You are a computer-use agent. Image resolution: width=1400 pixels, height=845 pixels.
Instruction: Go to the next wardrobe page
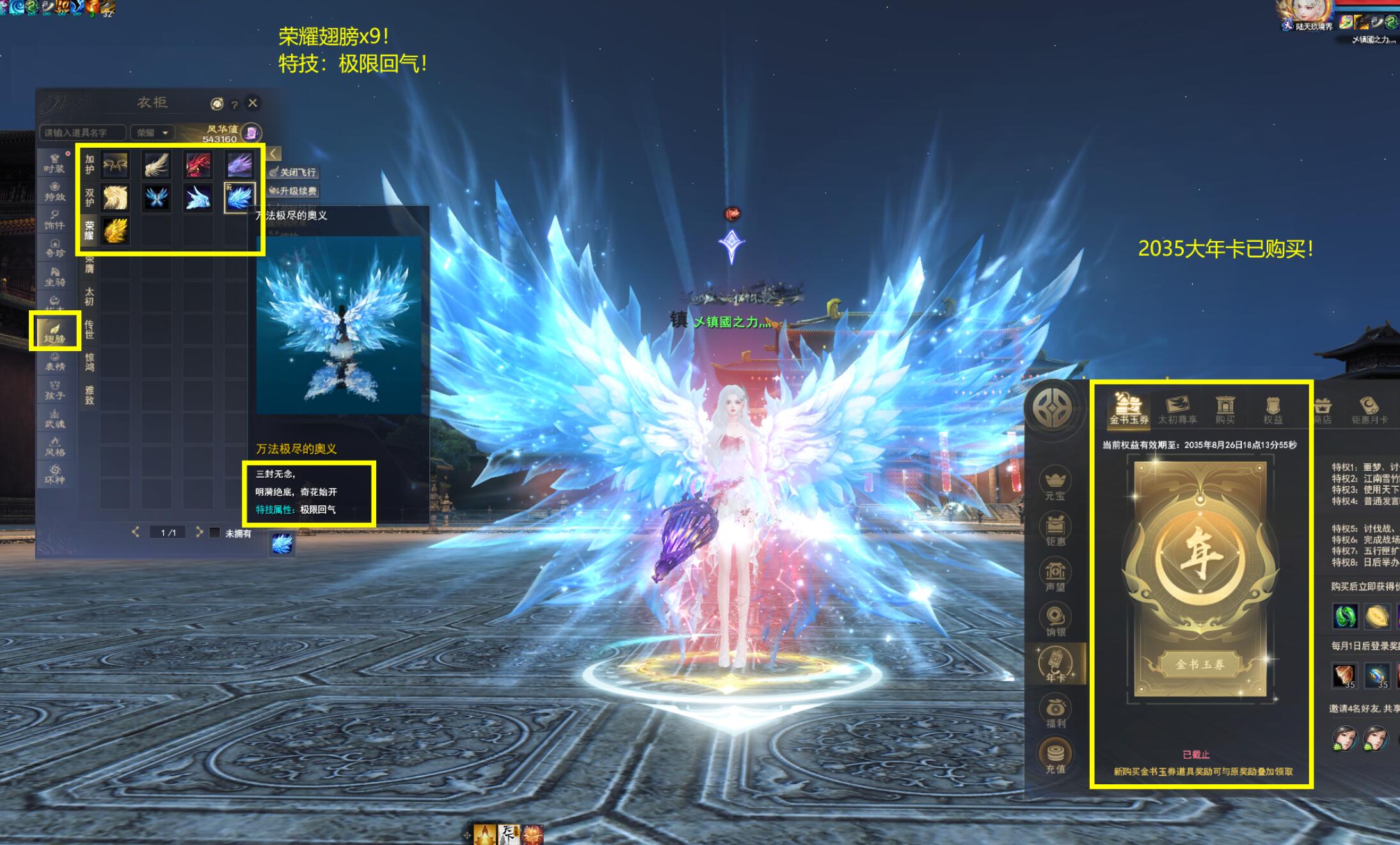(199, 532)
